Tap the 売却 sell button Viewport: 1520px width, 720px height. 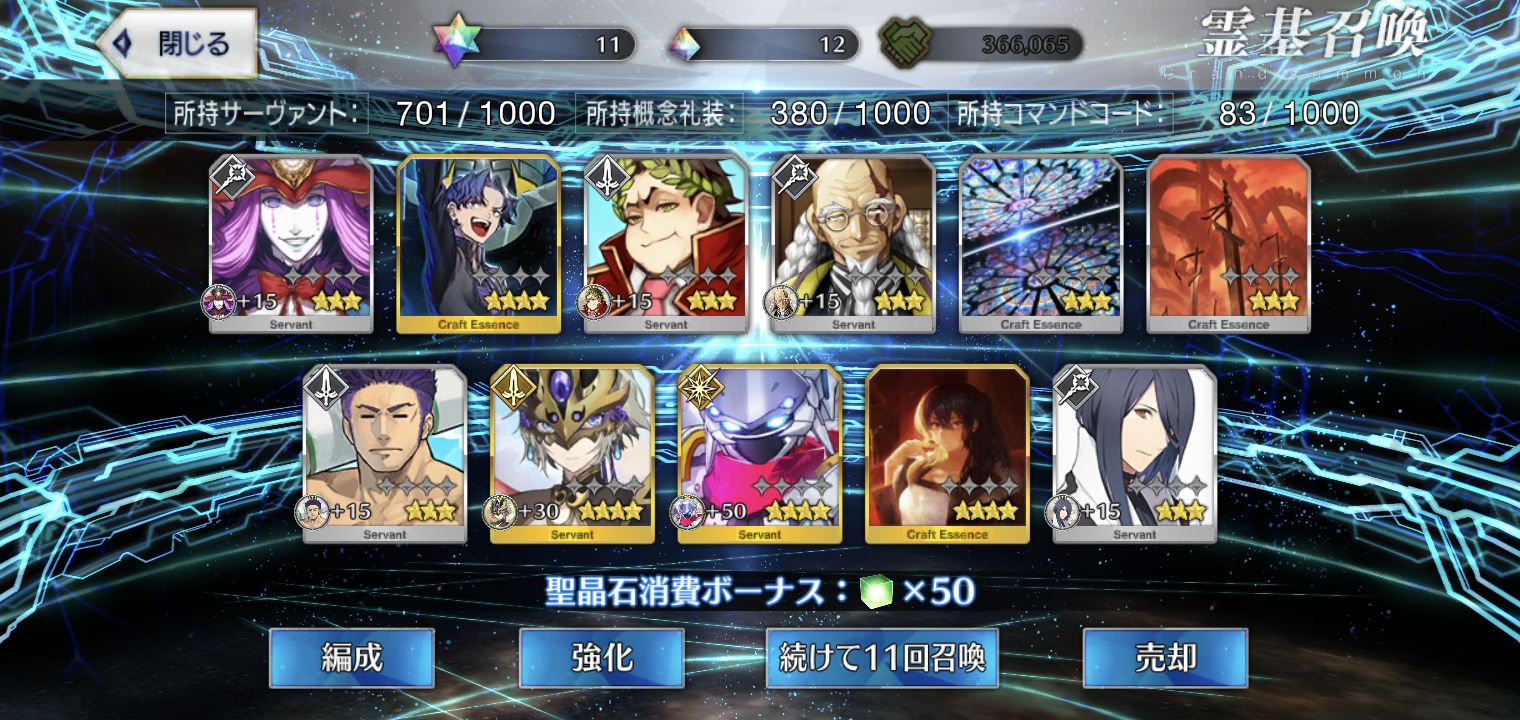(x=1165, y=658)
